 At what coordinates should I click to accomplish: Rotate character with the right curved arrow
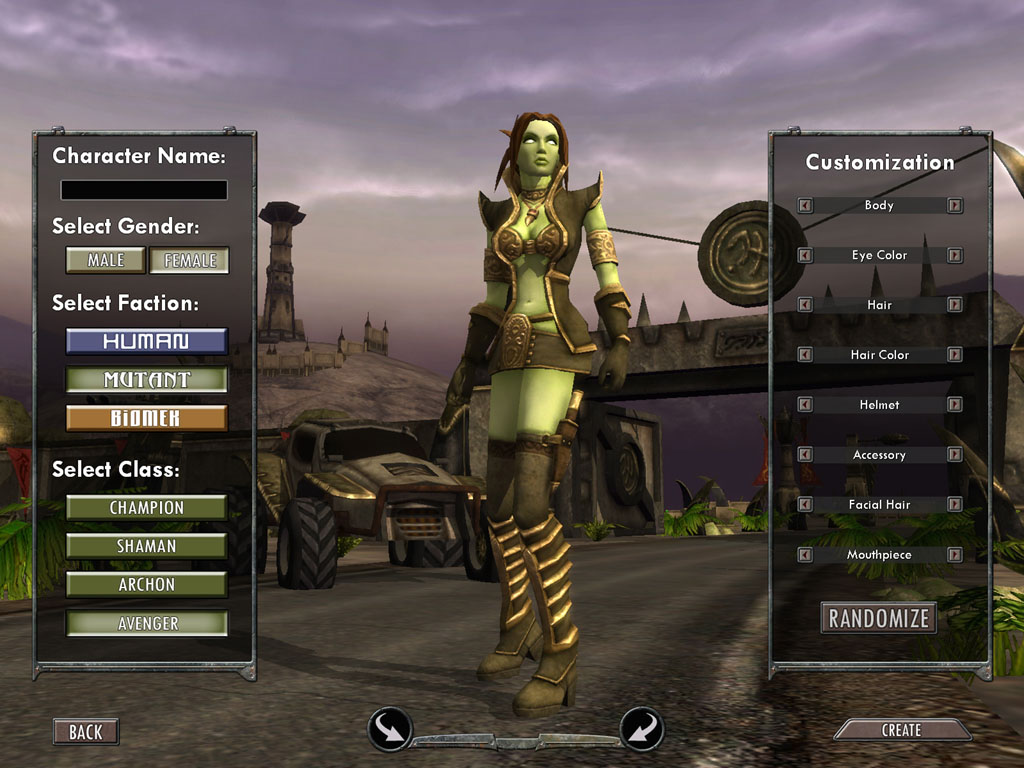[641, 729]
